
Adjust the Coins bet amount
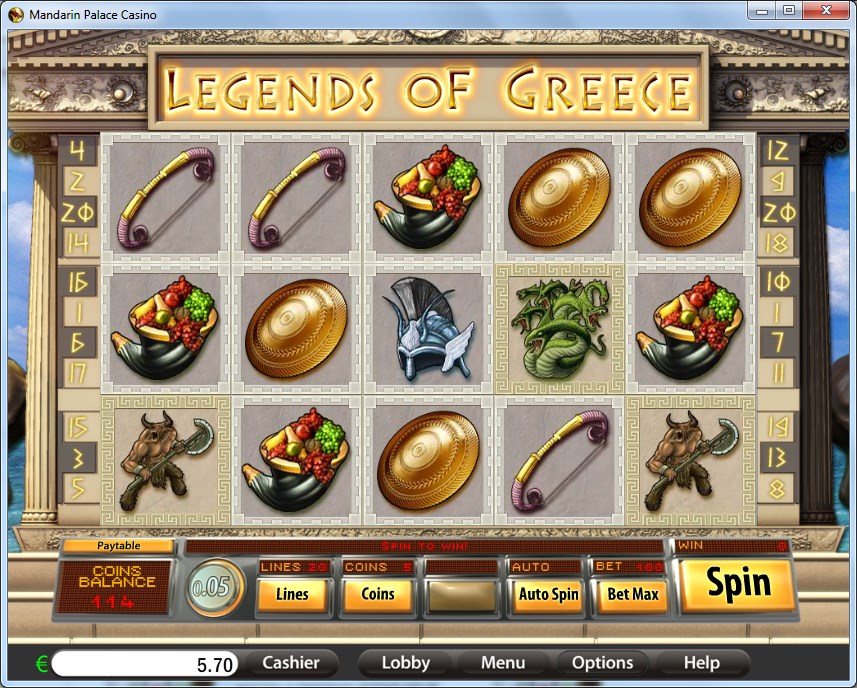[377, 594]
